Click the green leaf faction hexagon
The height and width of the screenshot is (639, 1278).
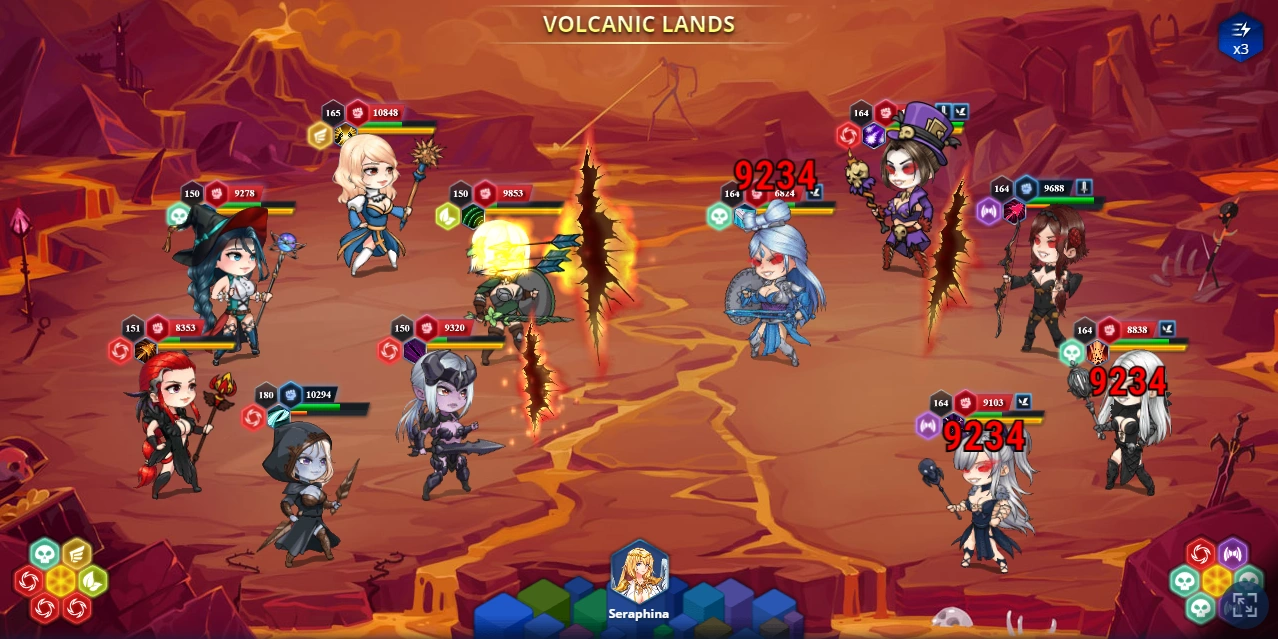pyautogui.click(x=92, y=580)
